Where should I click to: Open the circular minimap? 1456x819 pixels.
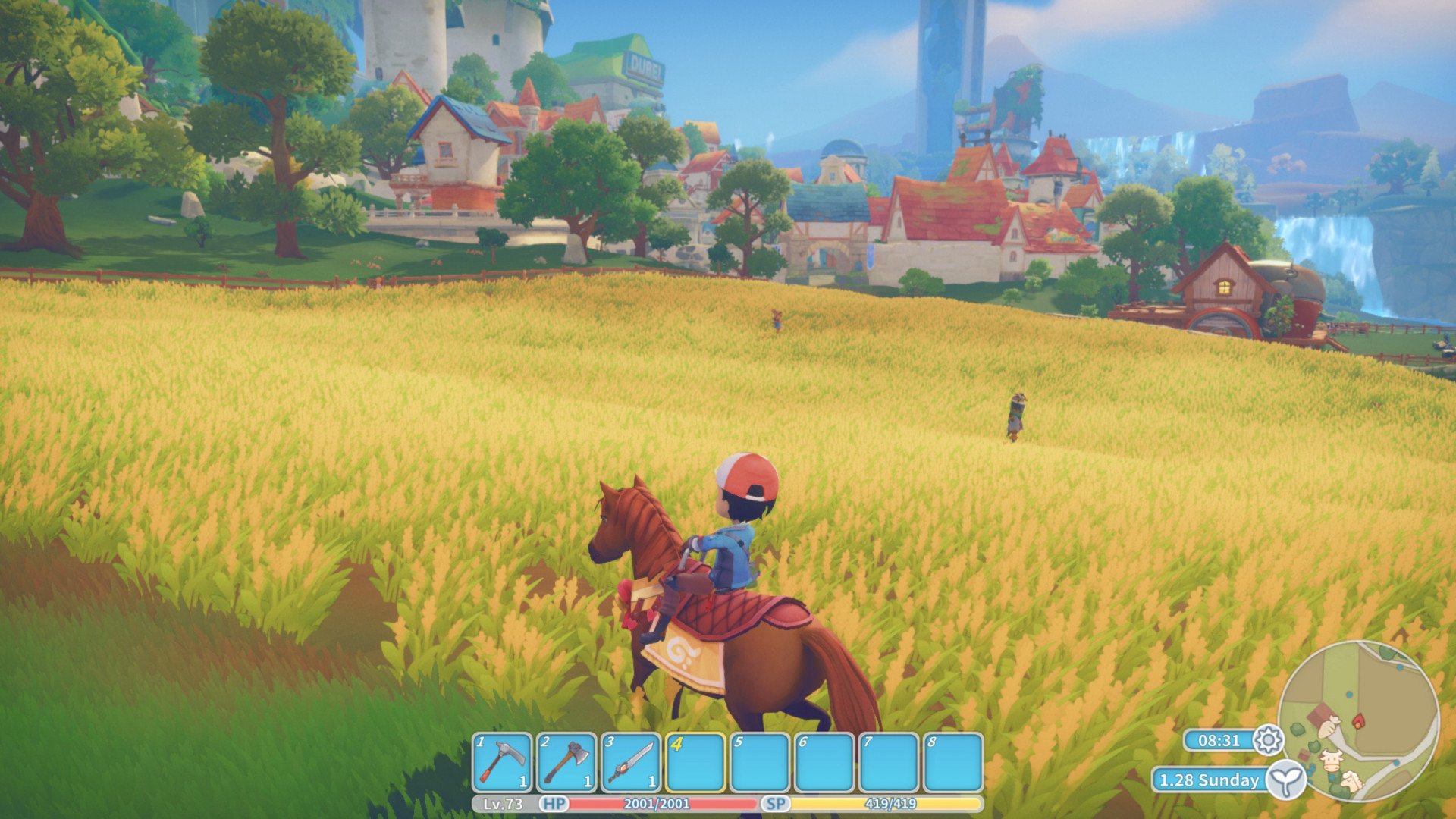tap(1357, 720)
